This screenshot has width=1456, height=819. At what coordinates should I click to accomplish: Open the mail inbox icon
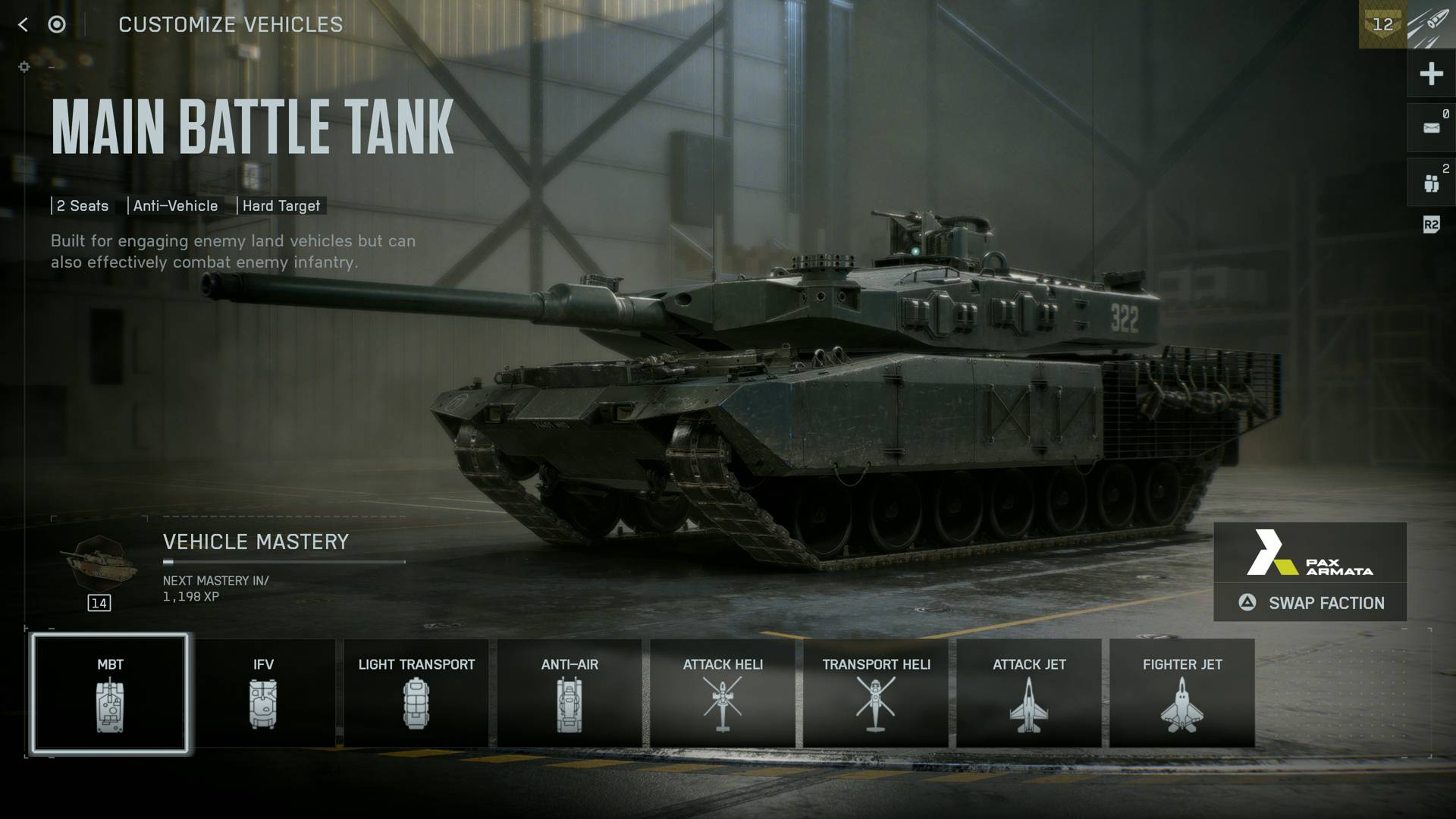click(x=1431, y=128)
